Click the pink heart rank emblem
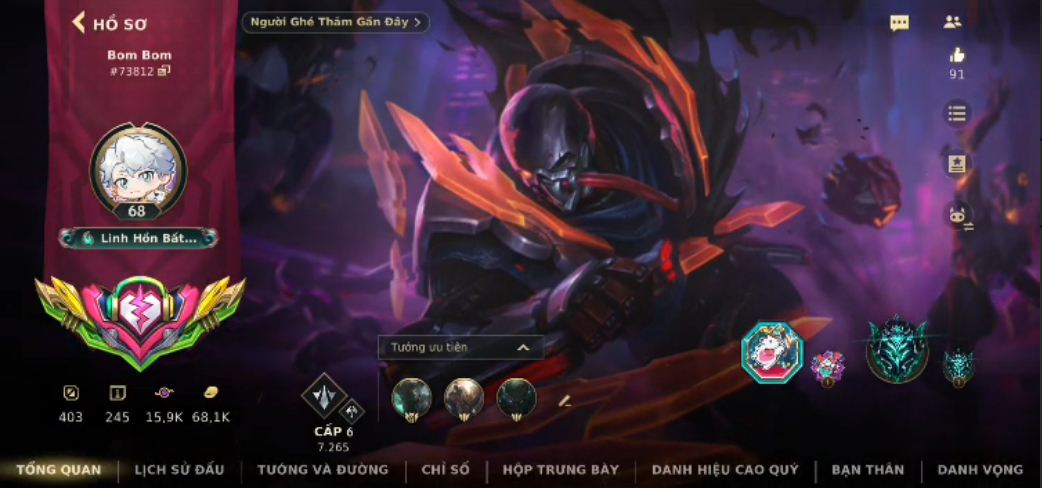Image resolution: width=1042 pixels, height=488 pixels. (x=139, y=314)
